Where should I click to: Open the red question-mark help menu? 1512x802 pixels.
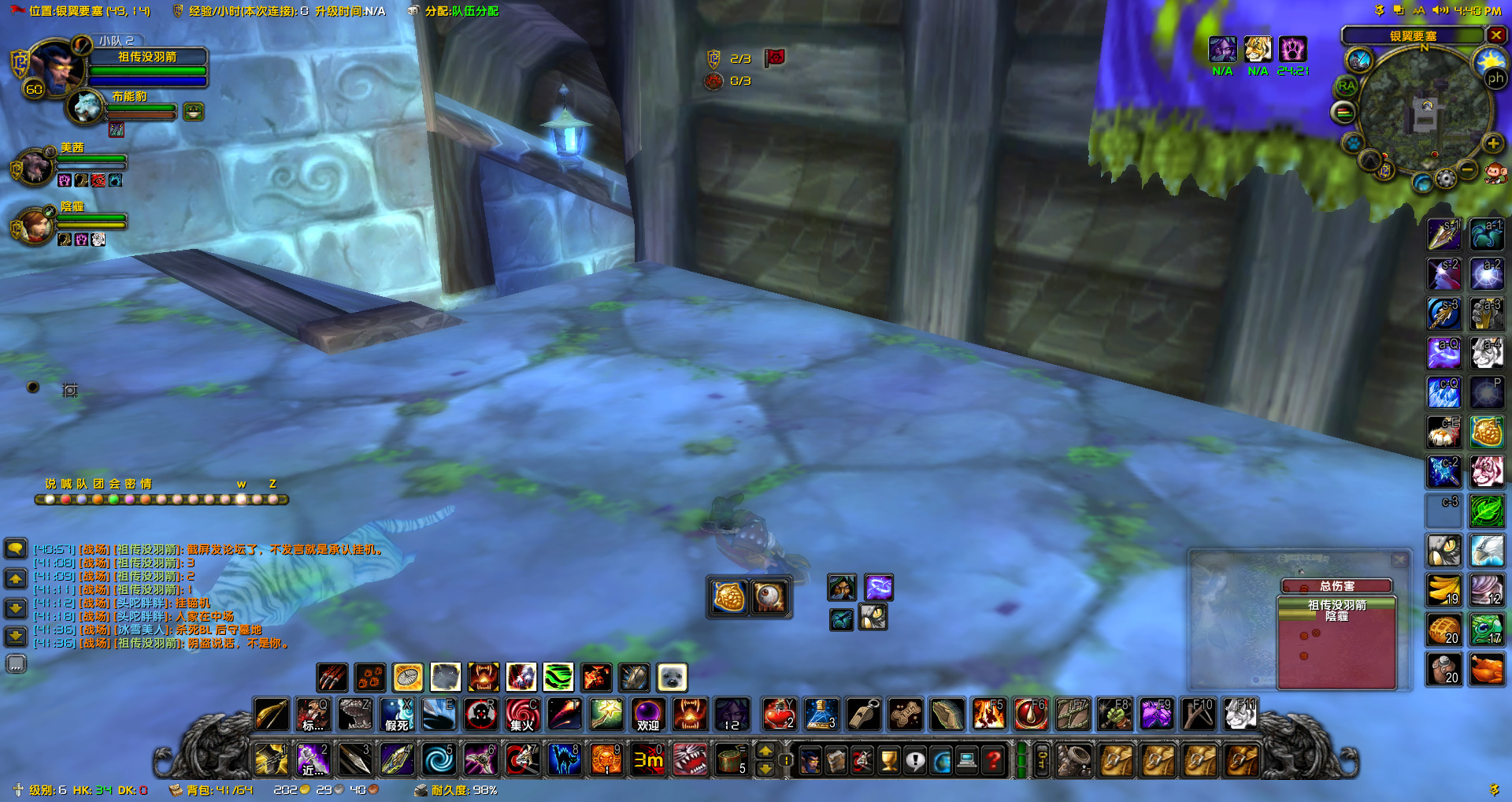point(991,759)
